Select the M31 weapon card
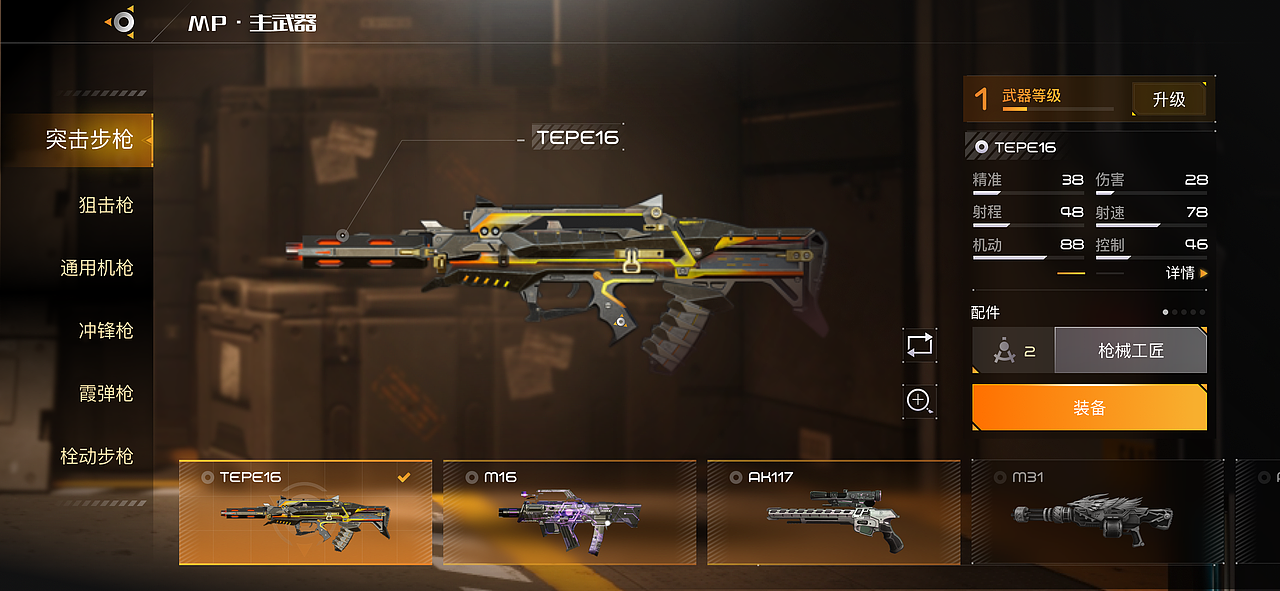Image resolution: width=1280 pixels, height=591 pixels. coord(1096,512)
